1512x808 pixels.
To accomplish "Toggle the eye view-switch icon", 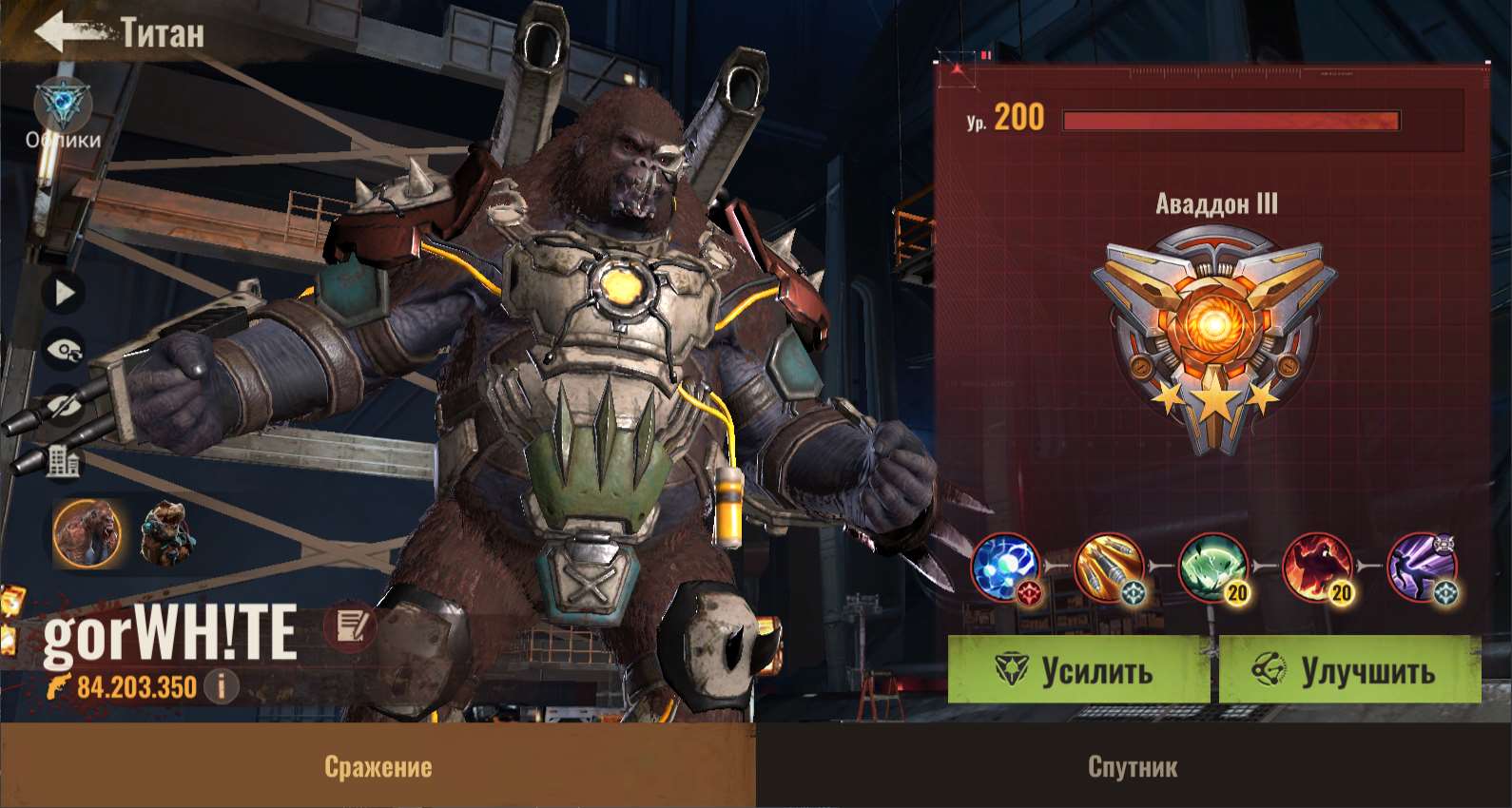I will [64, 351].
